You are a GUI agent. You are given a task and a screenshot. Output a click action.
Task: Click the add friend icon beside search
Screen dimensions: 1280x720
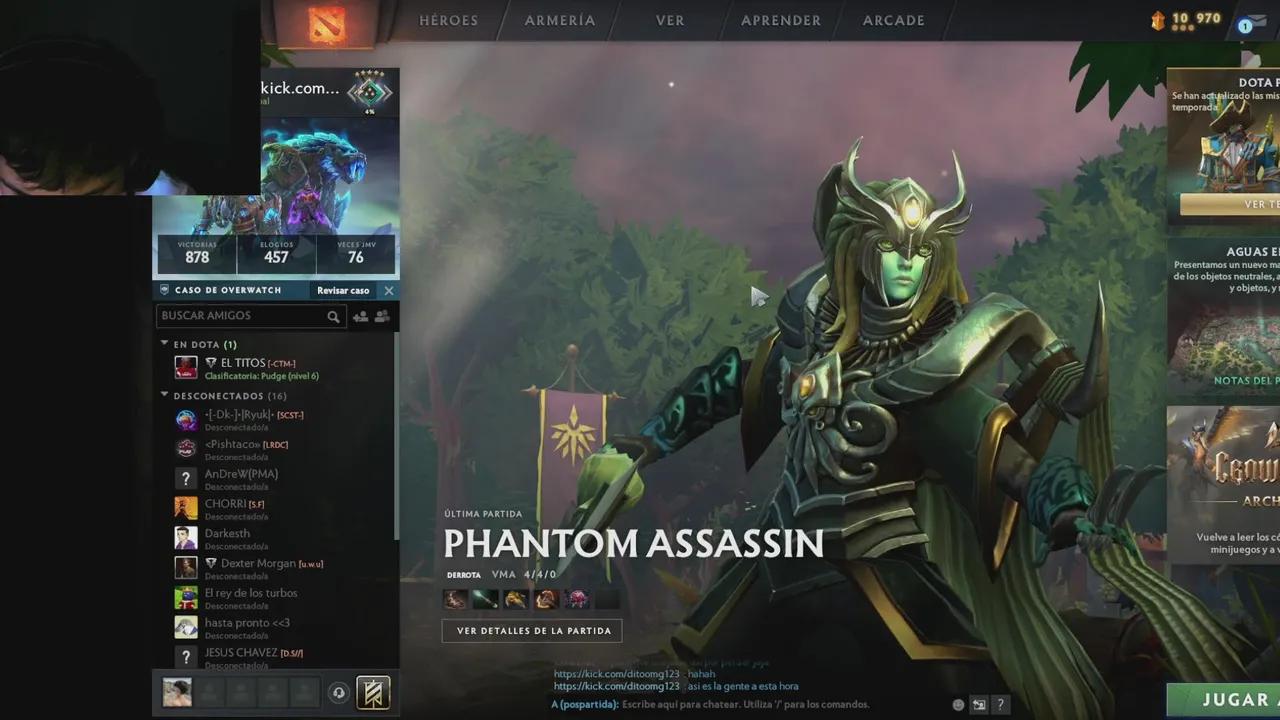361,316
